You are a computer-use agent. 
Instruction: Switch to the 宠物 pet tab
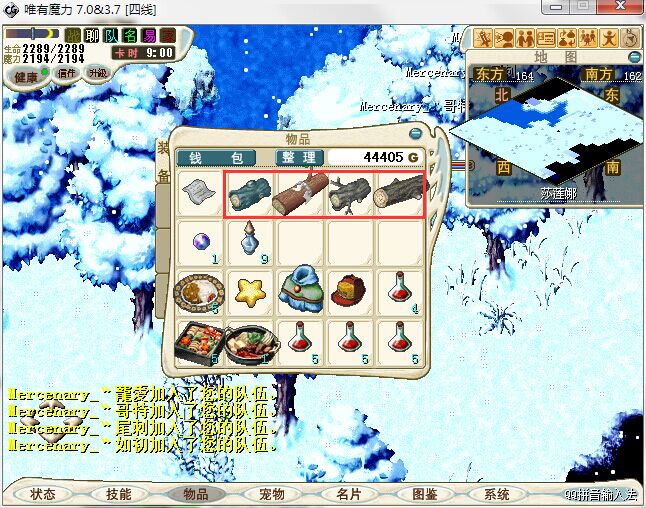271,494
